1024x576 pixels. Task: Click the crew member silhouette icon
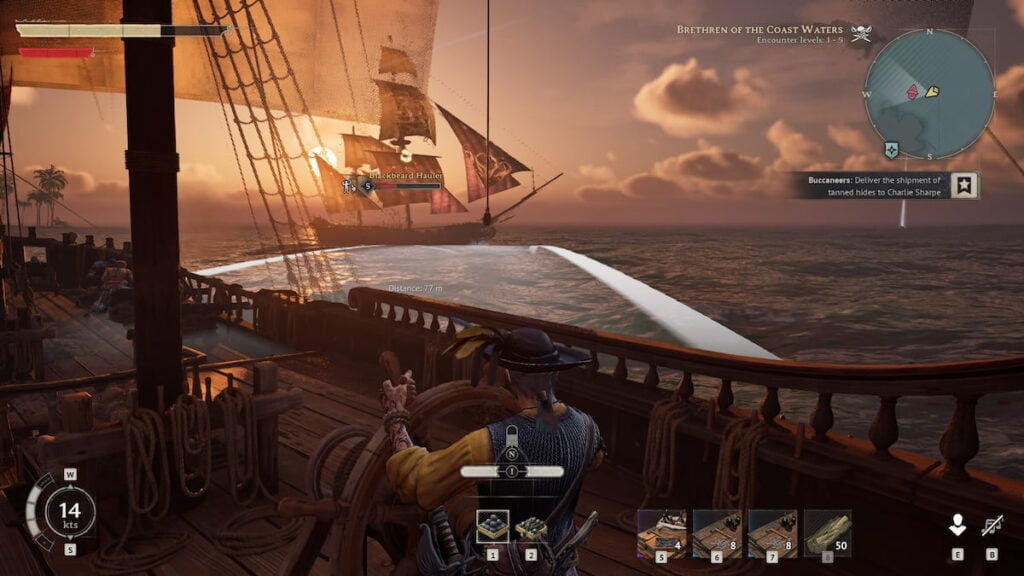[x=957, y=525]
